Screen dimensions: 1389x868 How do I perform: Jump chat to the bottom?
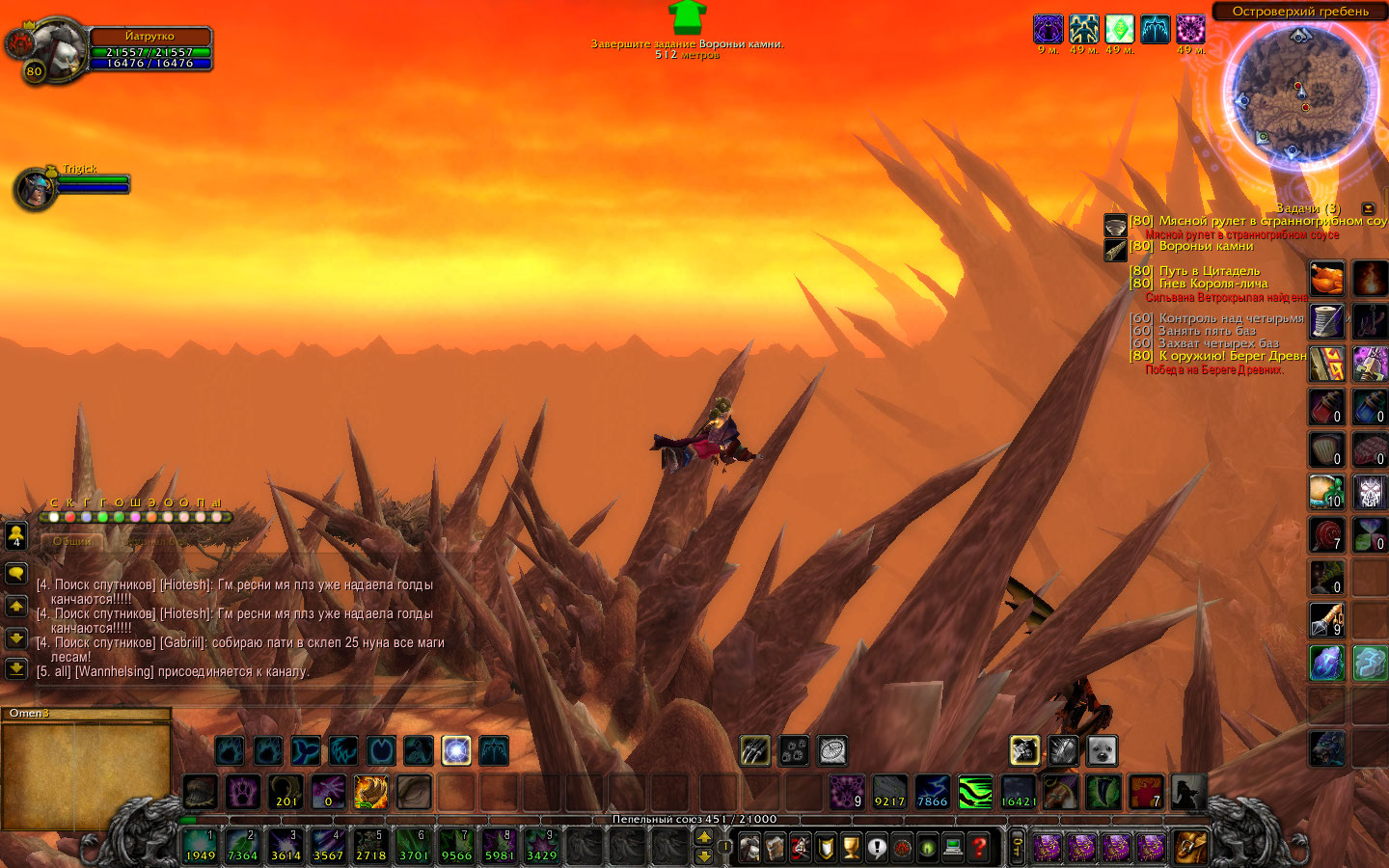click(x=16, y=667)
